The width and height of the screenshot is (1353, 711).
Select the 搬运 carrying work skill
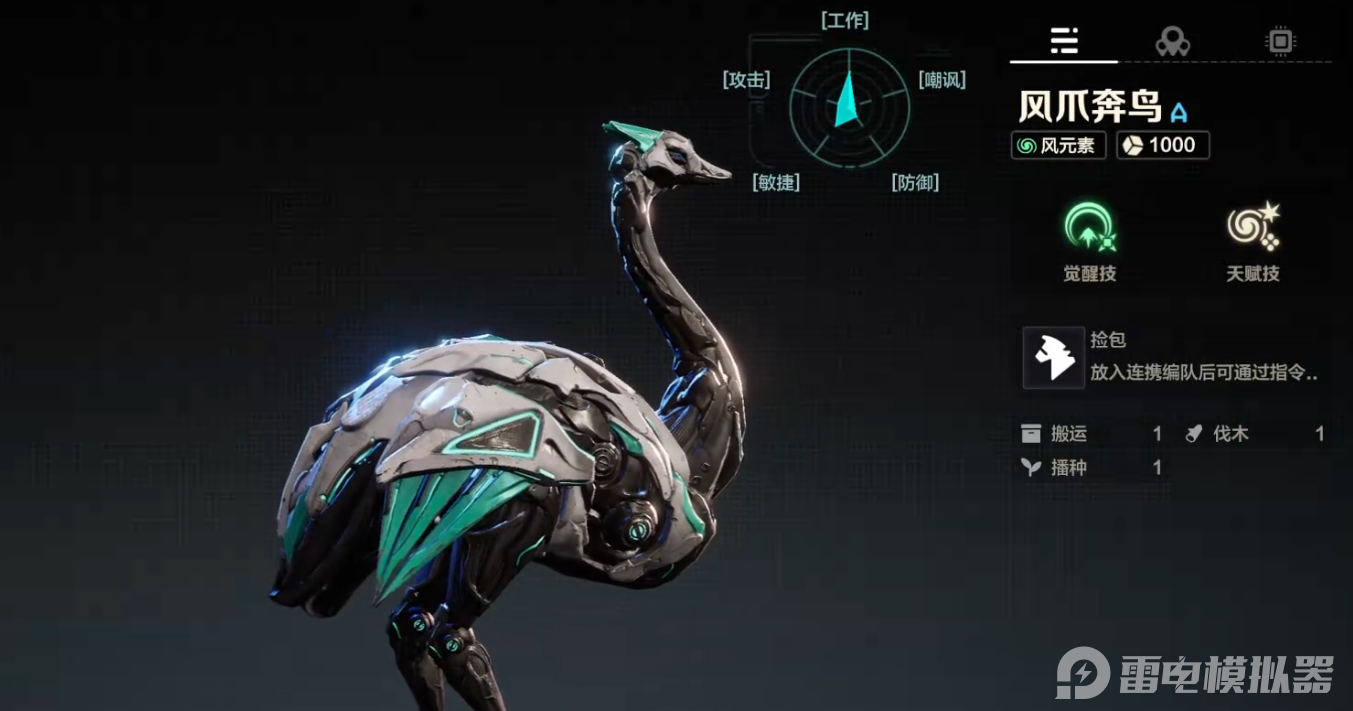click(x=1091, y=434)
